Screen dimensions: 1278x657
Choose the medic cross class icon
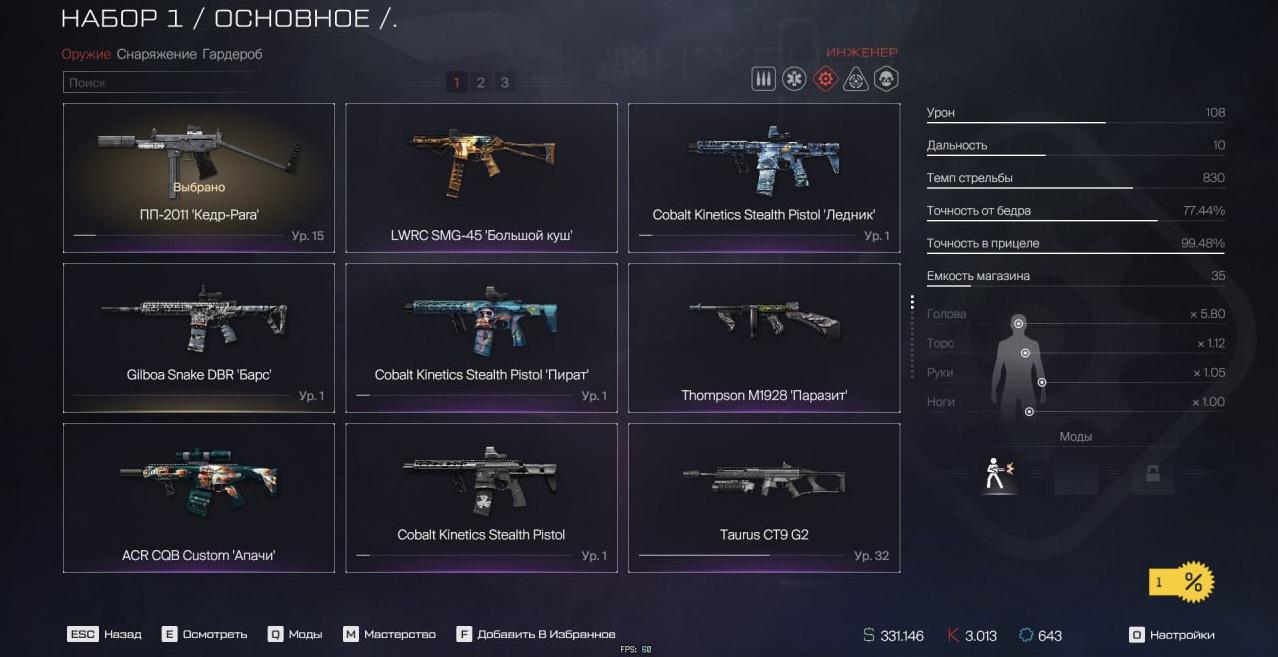(x=794, y=79)
